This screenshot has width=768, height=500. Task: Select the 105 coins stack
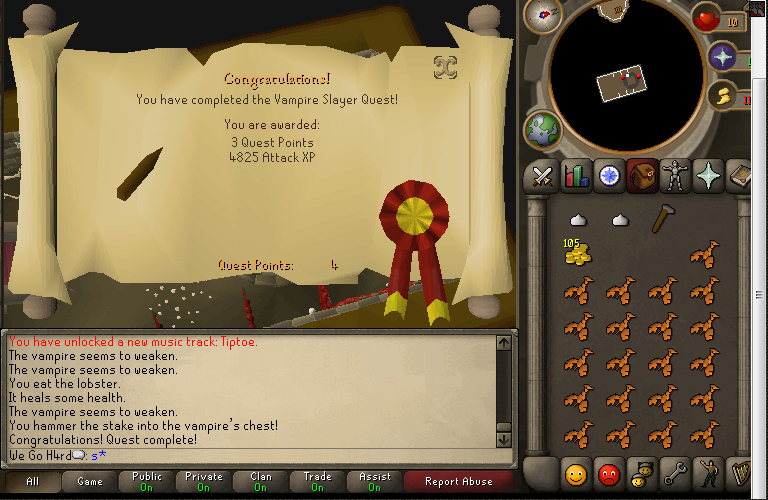coord(577,253)
